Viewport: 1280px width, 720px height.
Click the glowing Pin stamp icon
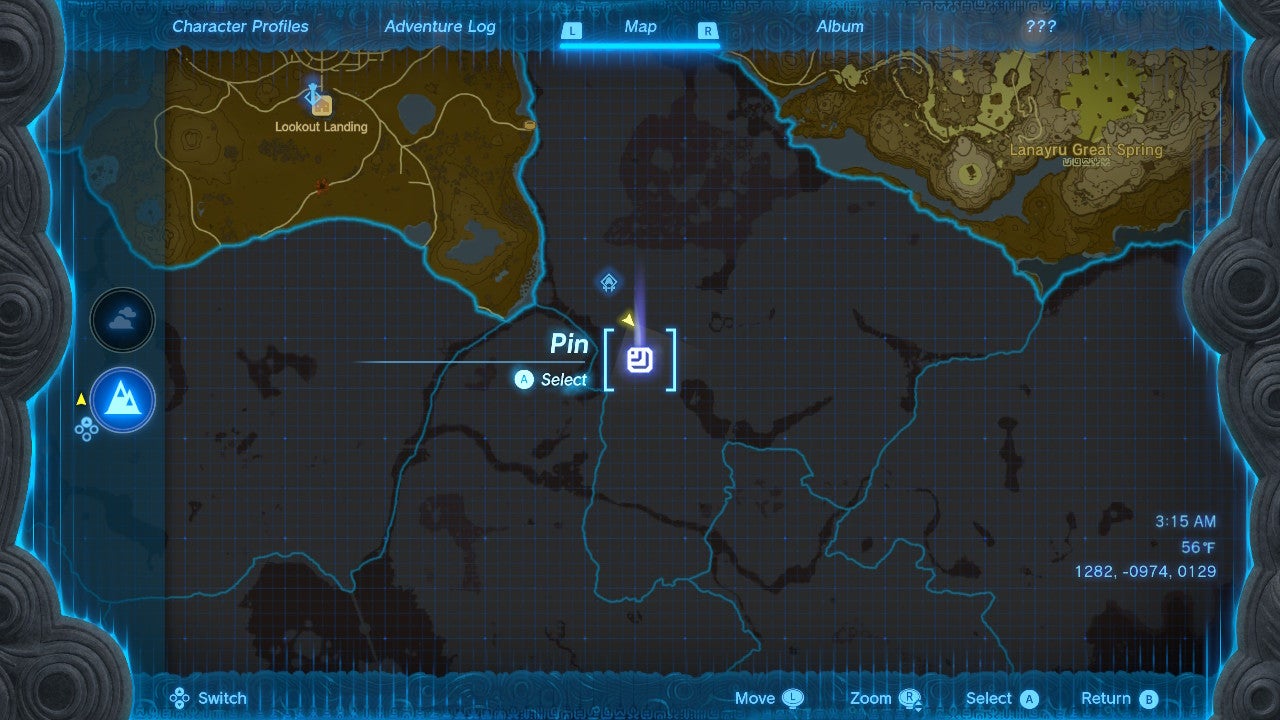pos(641,361)
